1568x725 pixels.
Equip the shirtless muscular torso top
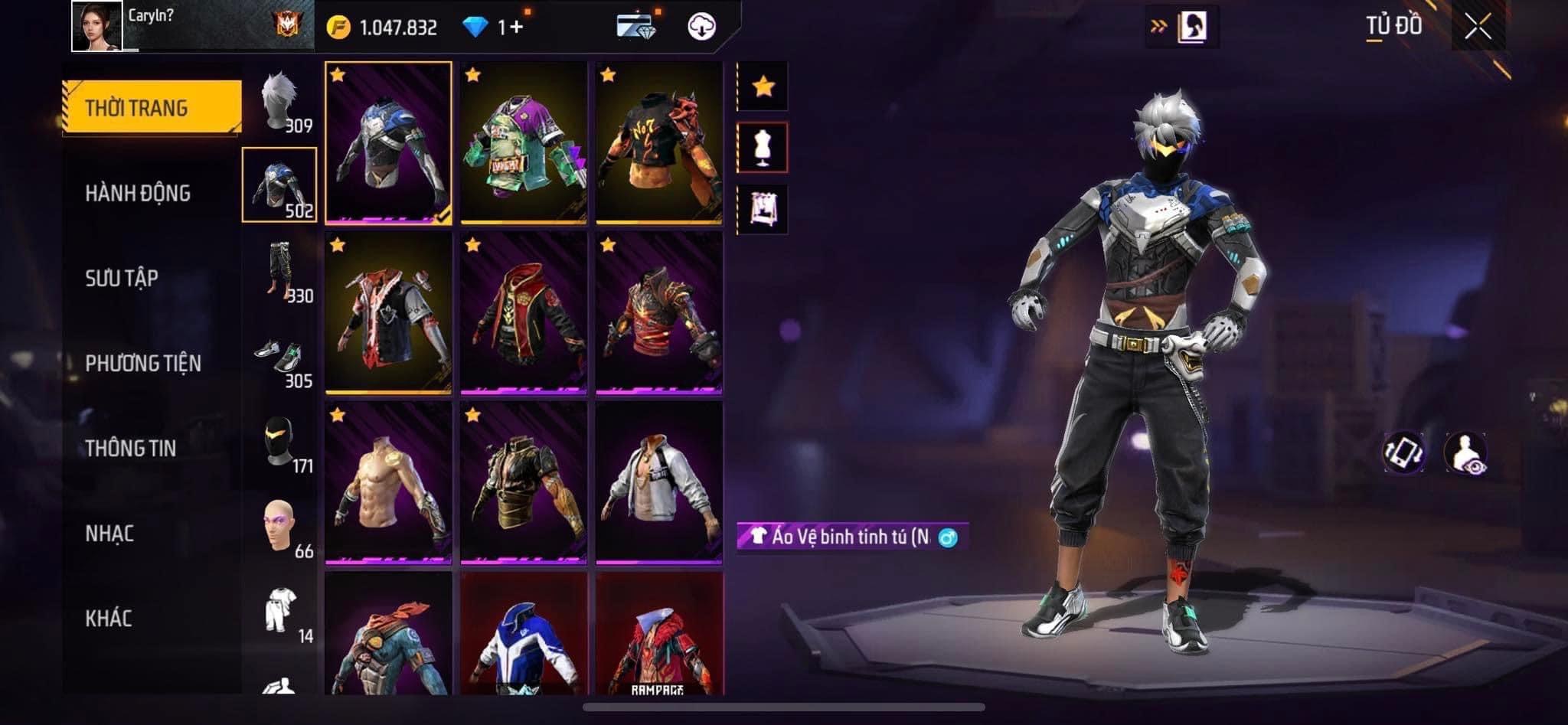388,482
